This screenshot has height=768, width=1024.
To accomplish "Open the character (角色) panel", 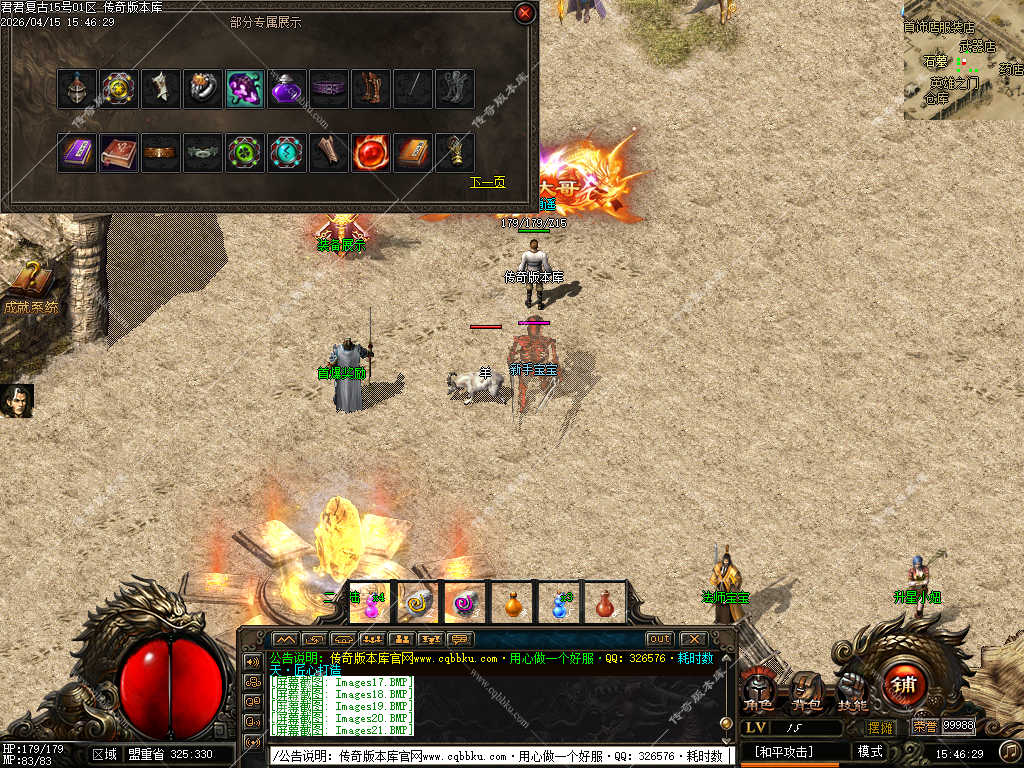I will pyautogui.click(x=757, y=691).
